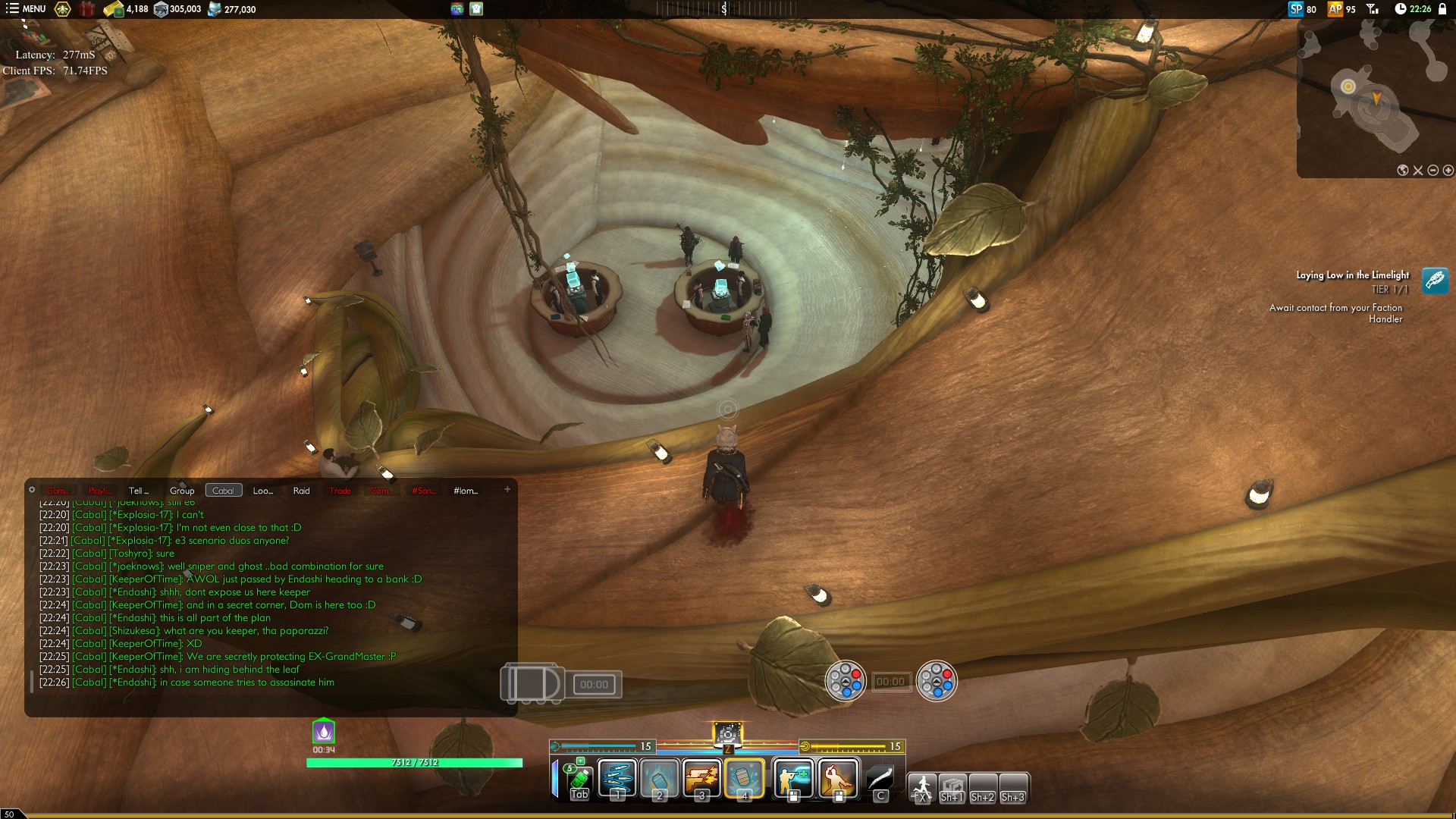The image size is (1456, 819).
Task: Switch to the Tell chat tab
Action: coord(139,491)
